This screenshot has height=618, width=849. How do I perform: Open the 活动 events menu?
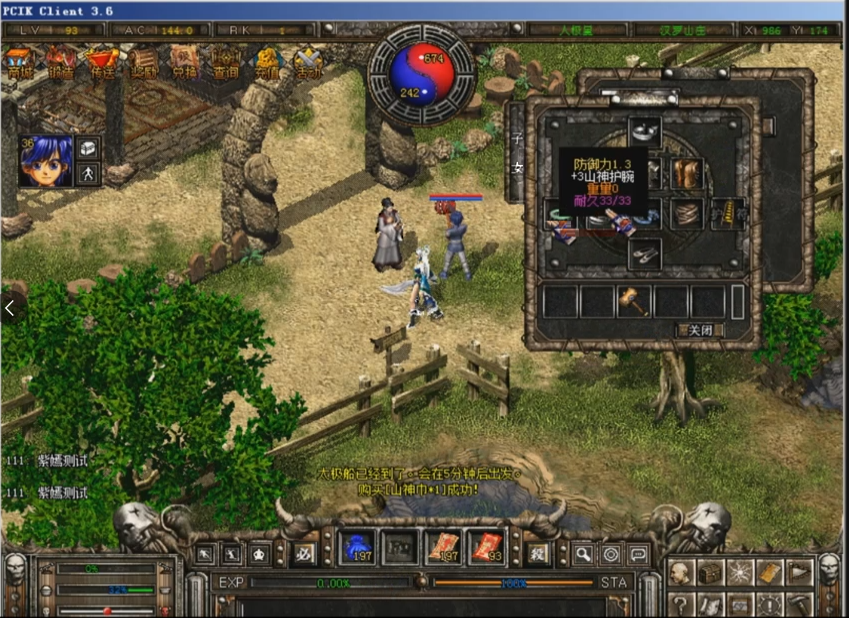point(308,64)
